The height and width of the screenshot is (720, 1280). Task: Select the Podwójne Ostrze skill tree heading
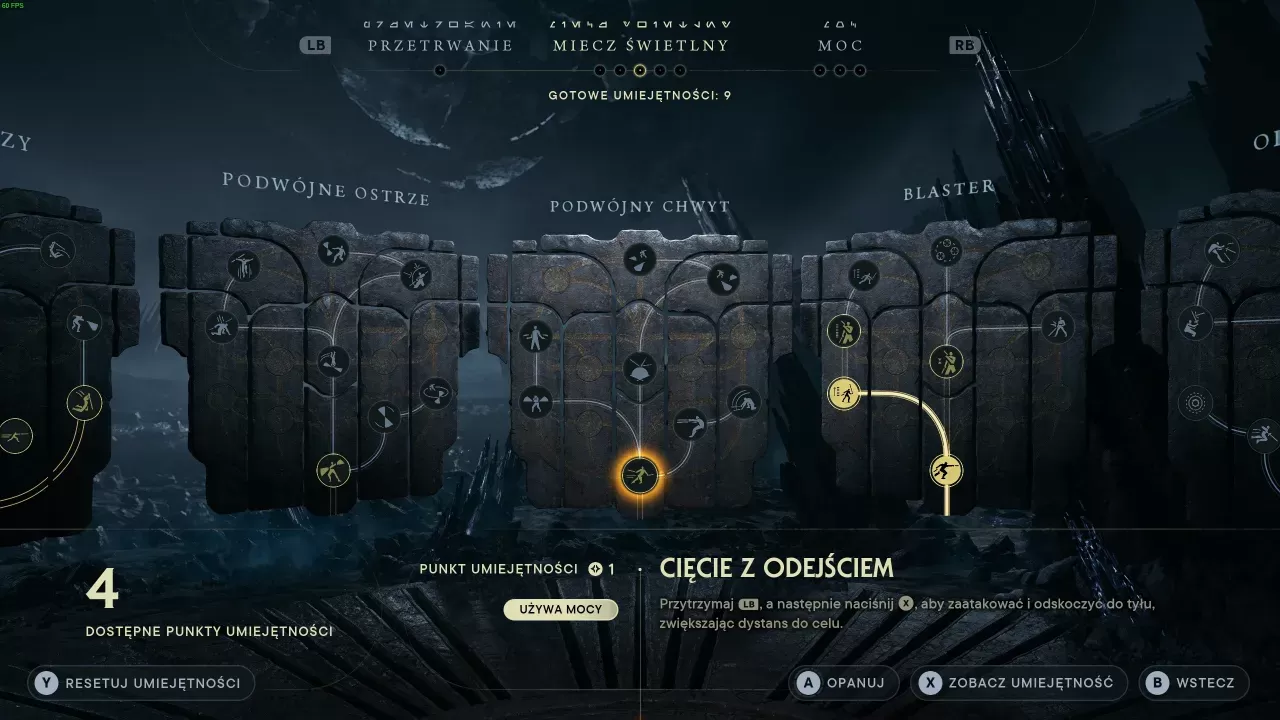(x=326, y=188)
